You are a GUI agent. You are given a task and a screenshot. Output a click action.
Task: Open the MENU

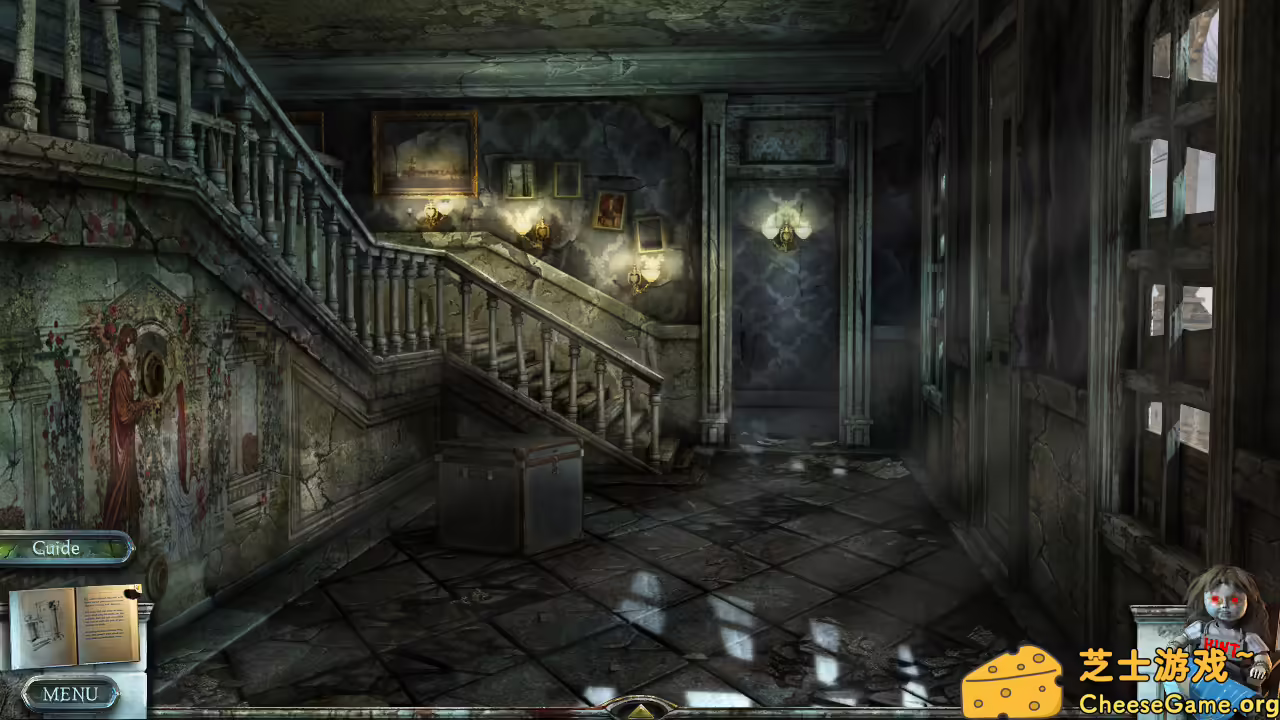(x=68, y=693)
